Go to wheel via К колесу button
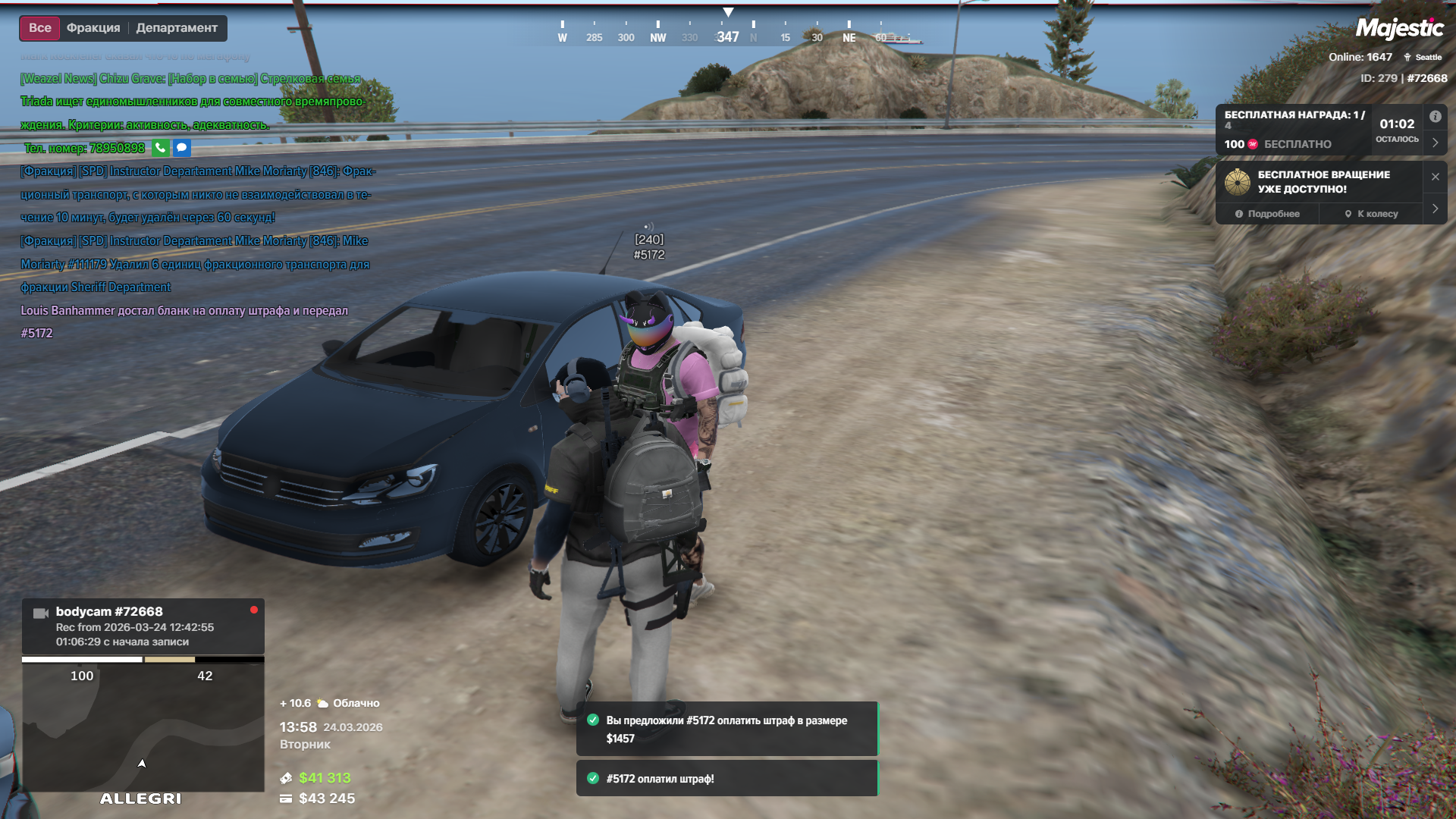Screen dimensions: 1456x819 (x=1371, y=214)
